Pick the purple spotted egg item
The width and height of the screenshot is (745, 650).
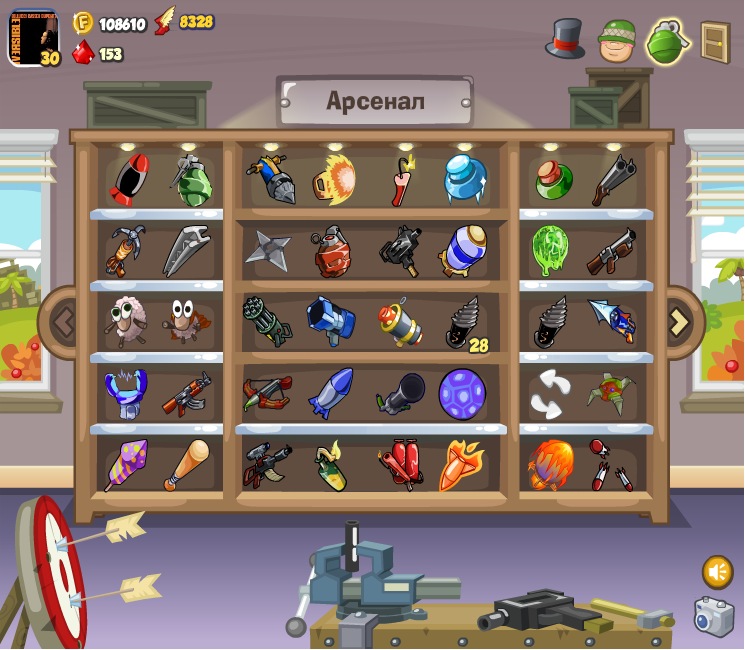pos(462,394)
